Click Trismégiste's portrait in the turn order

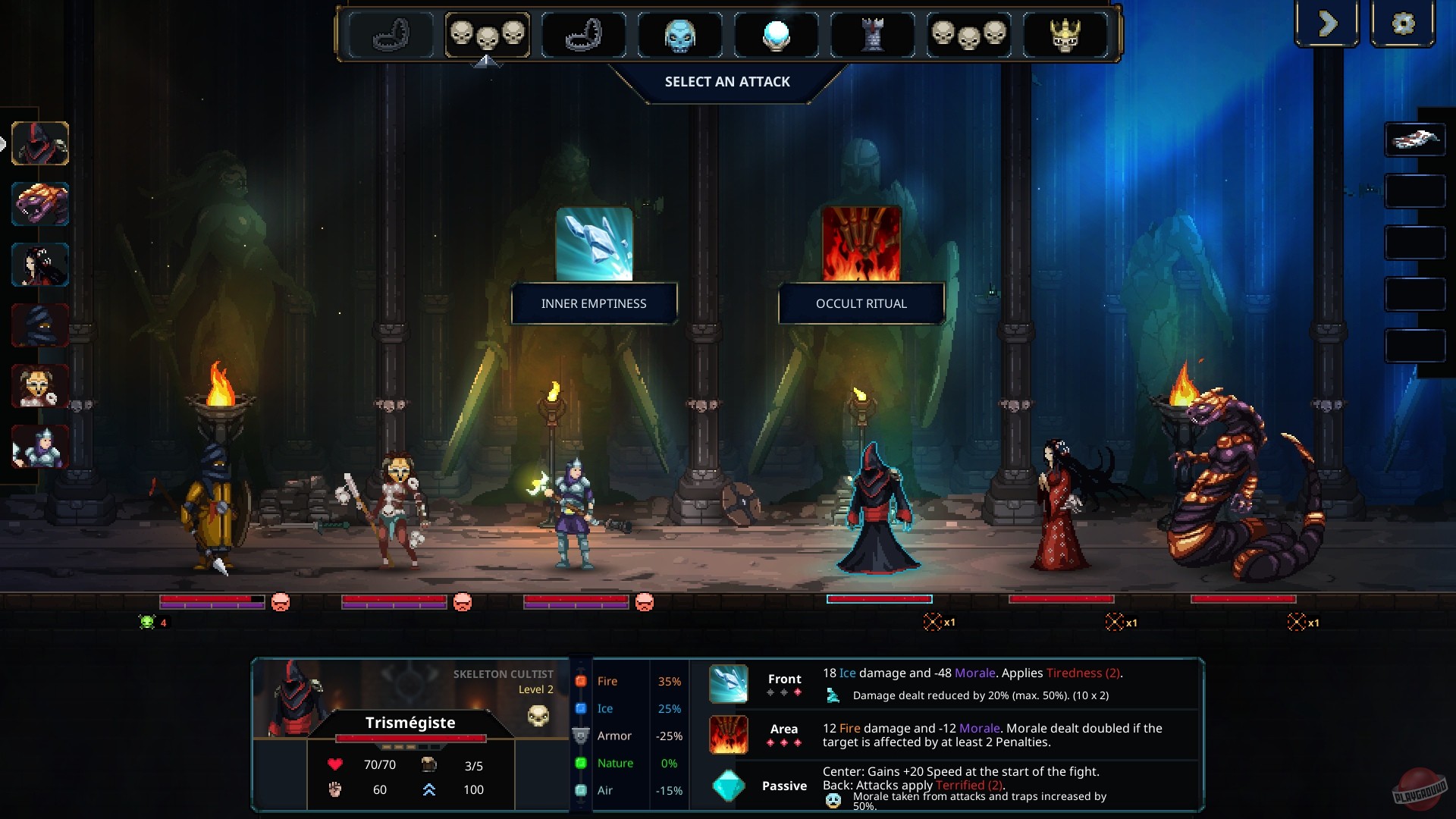(39, 143)
